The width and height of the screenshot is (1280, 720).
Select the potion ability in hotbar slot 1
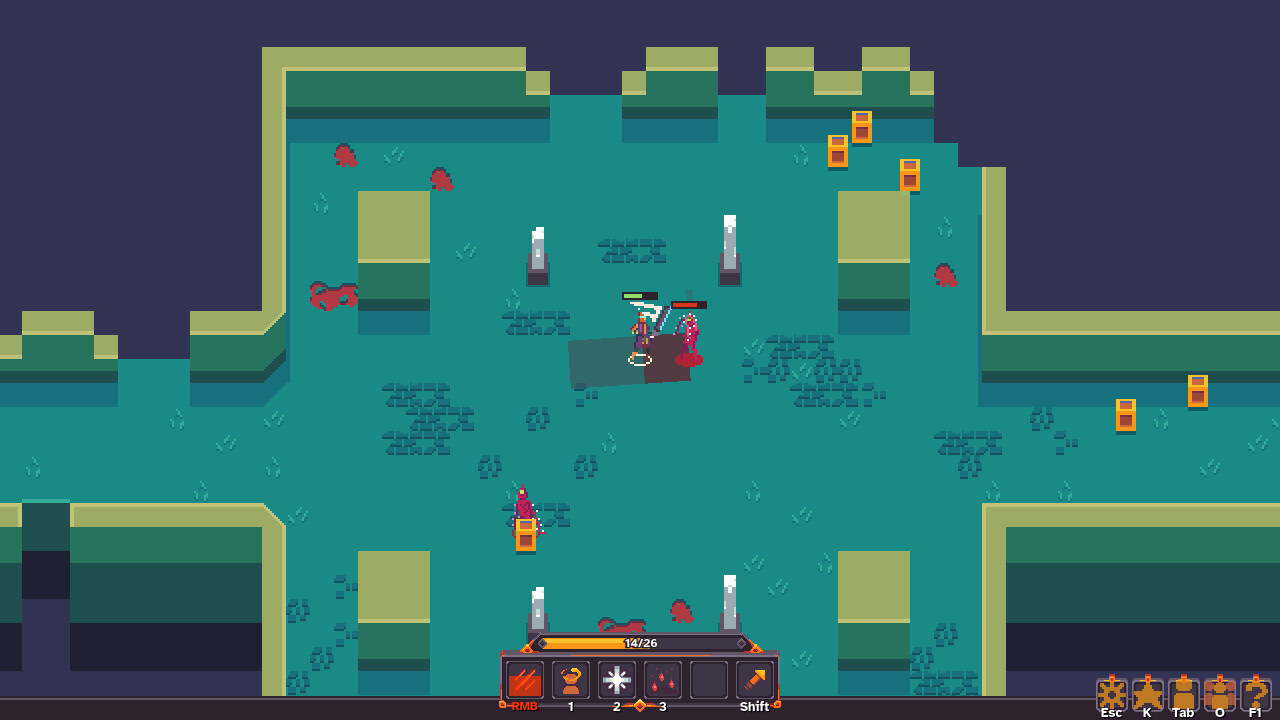[x=569, y=680]
